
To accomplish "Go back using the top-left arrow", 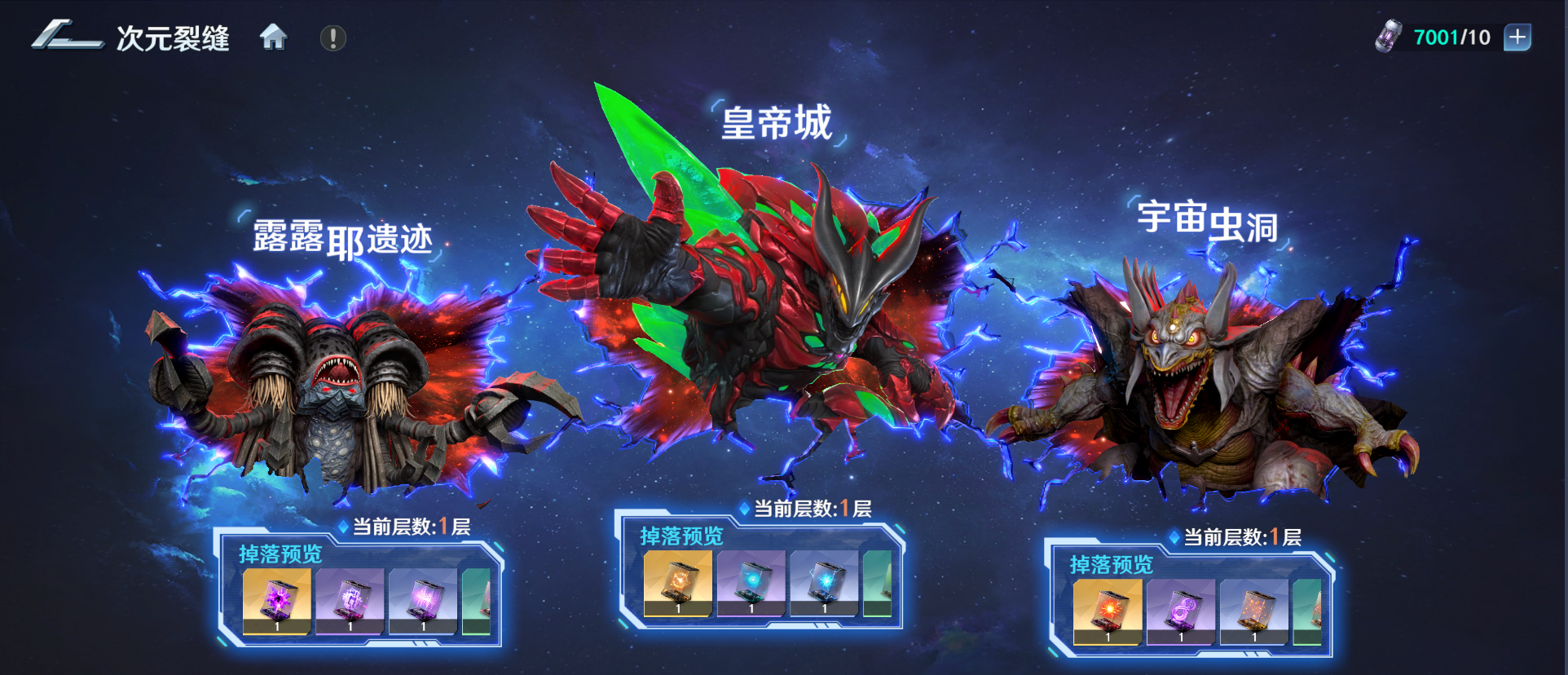I will click(67, 37).
